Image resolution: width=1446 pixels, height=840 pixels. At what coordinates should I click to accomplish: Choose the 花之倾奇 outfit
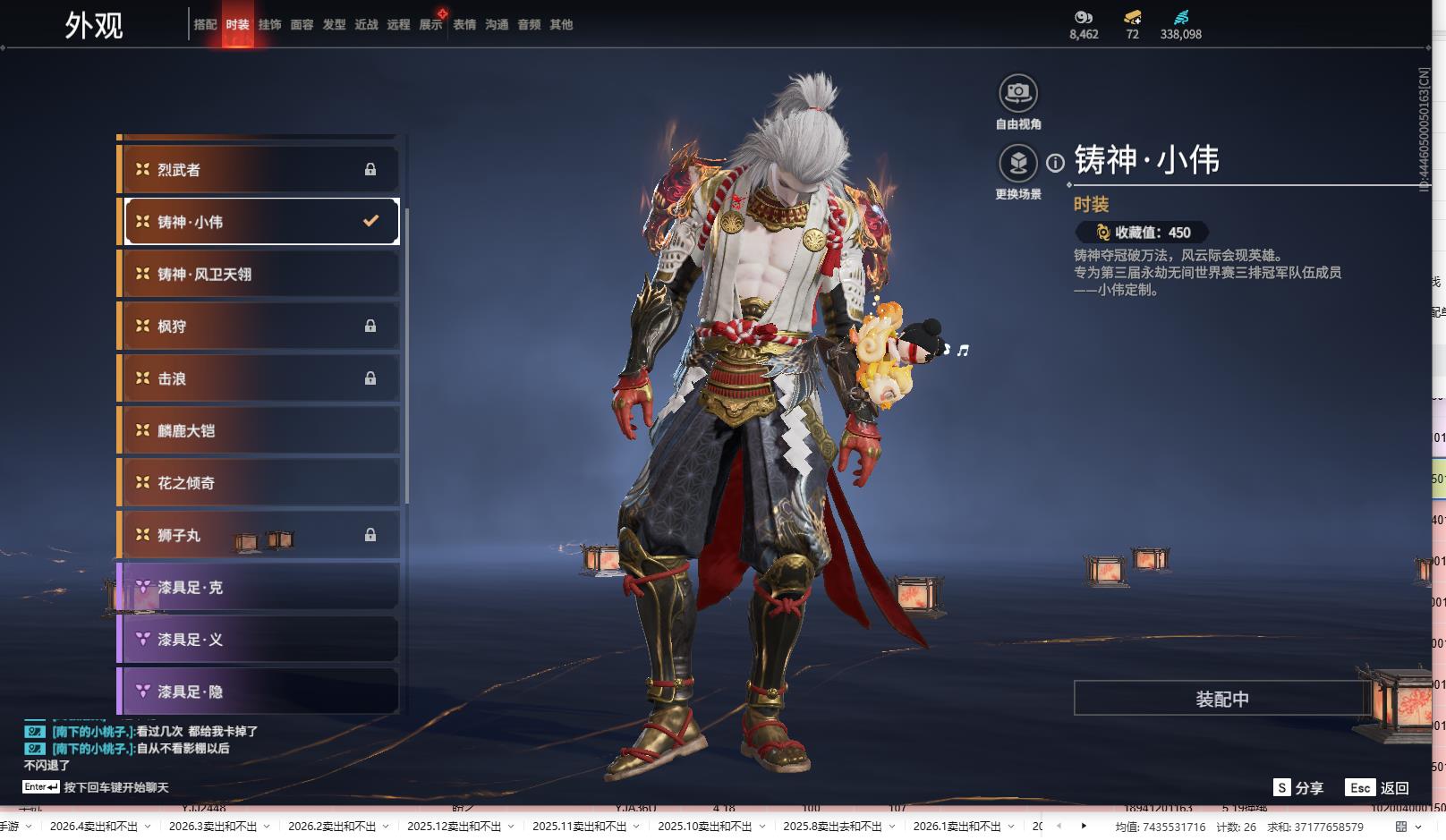[259, 483]
